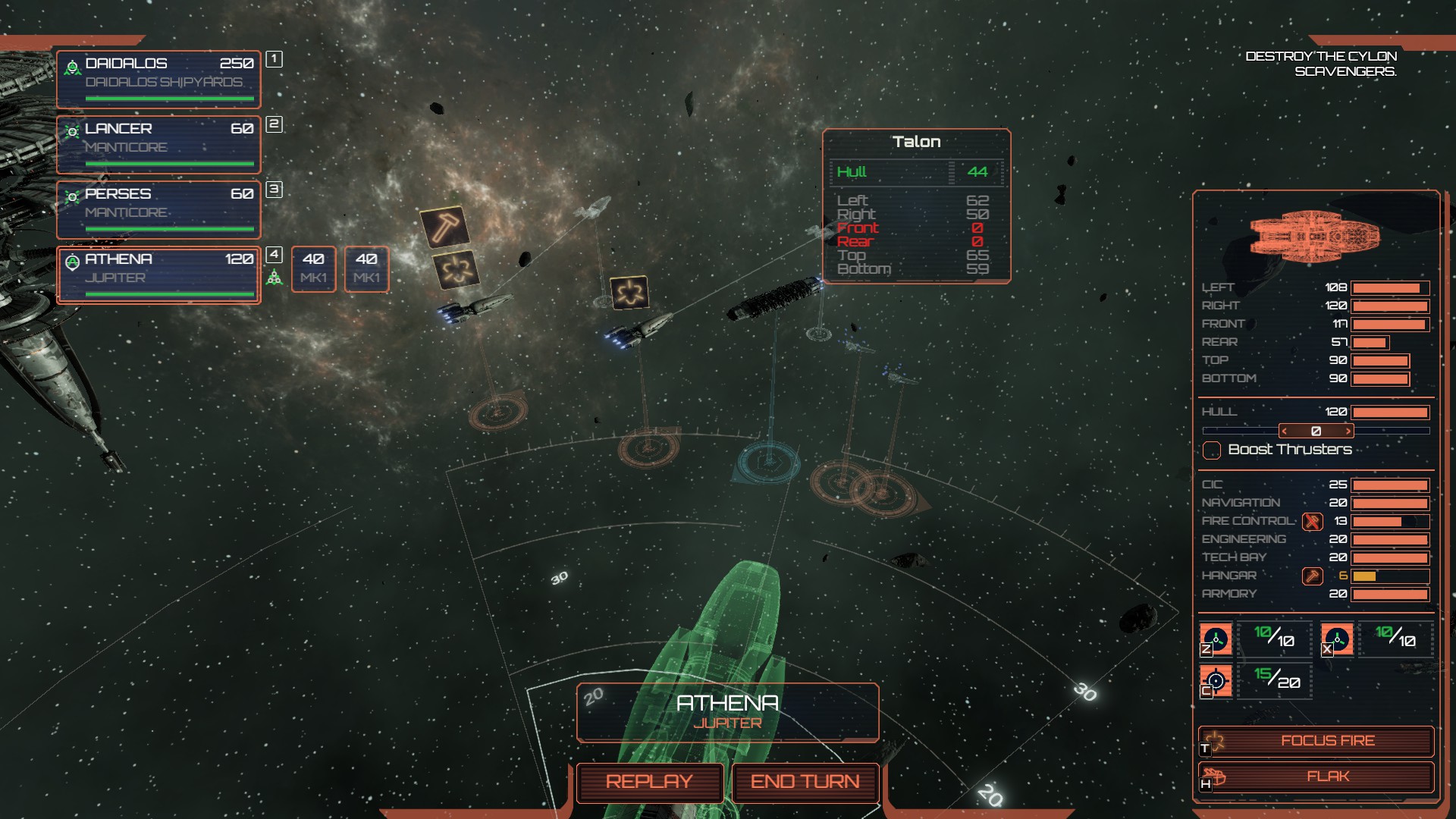Select the Z weapon group icon
1456x819 pixels.
click(1216, 639)
